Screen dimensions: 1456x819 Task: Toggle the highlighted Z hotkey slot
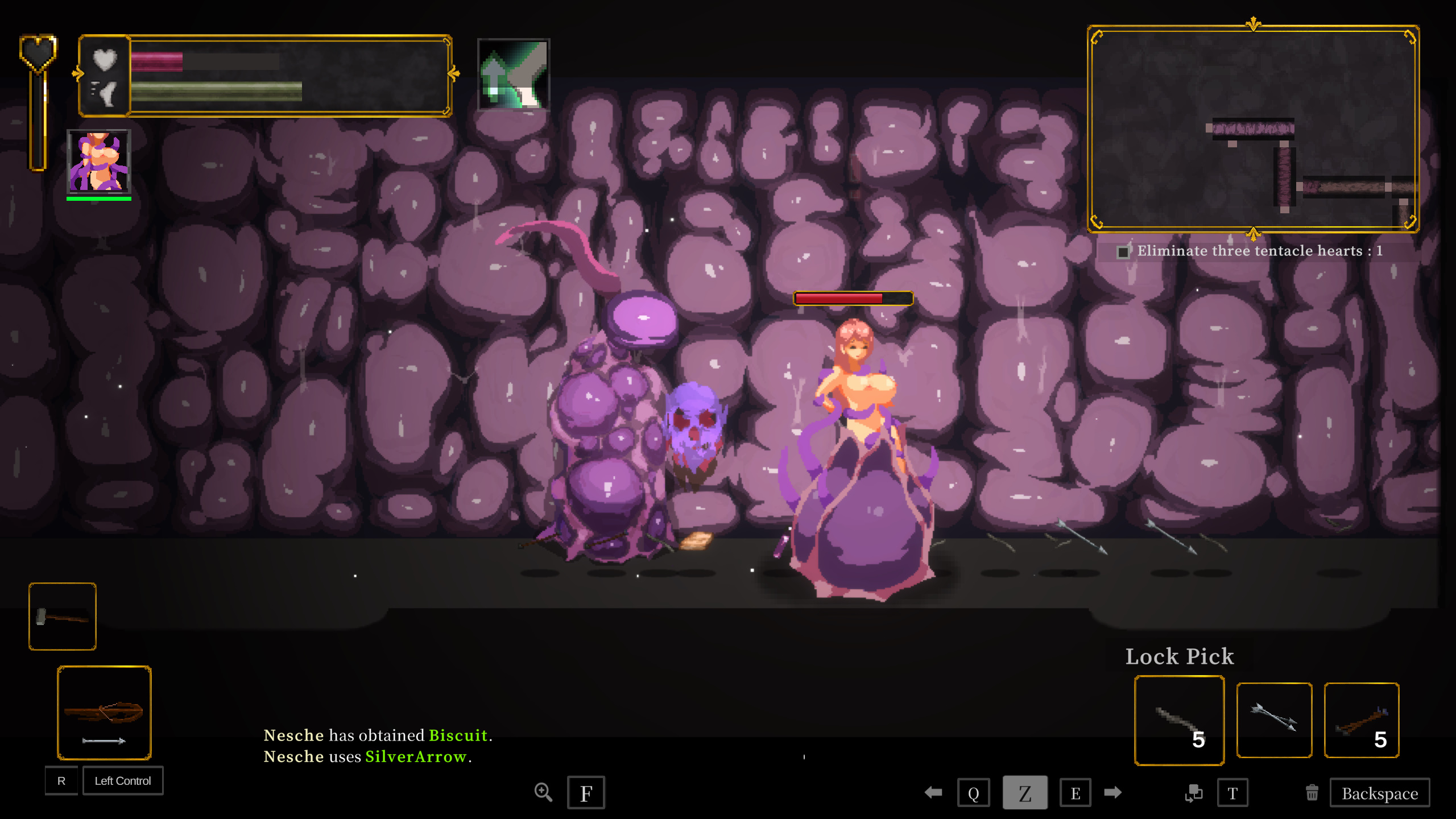point(1025,792)
